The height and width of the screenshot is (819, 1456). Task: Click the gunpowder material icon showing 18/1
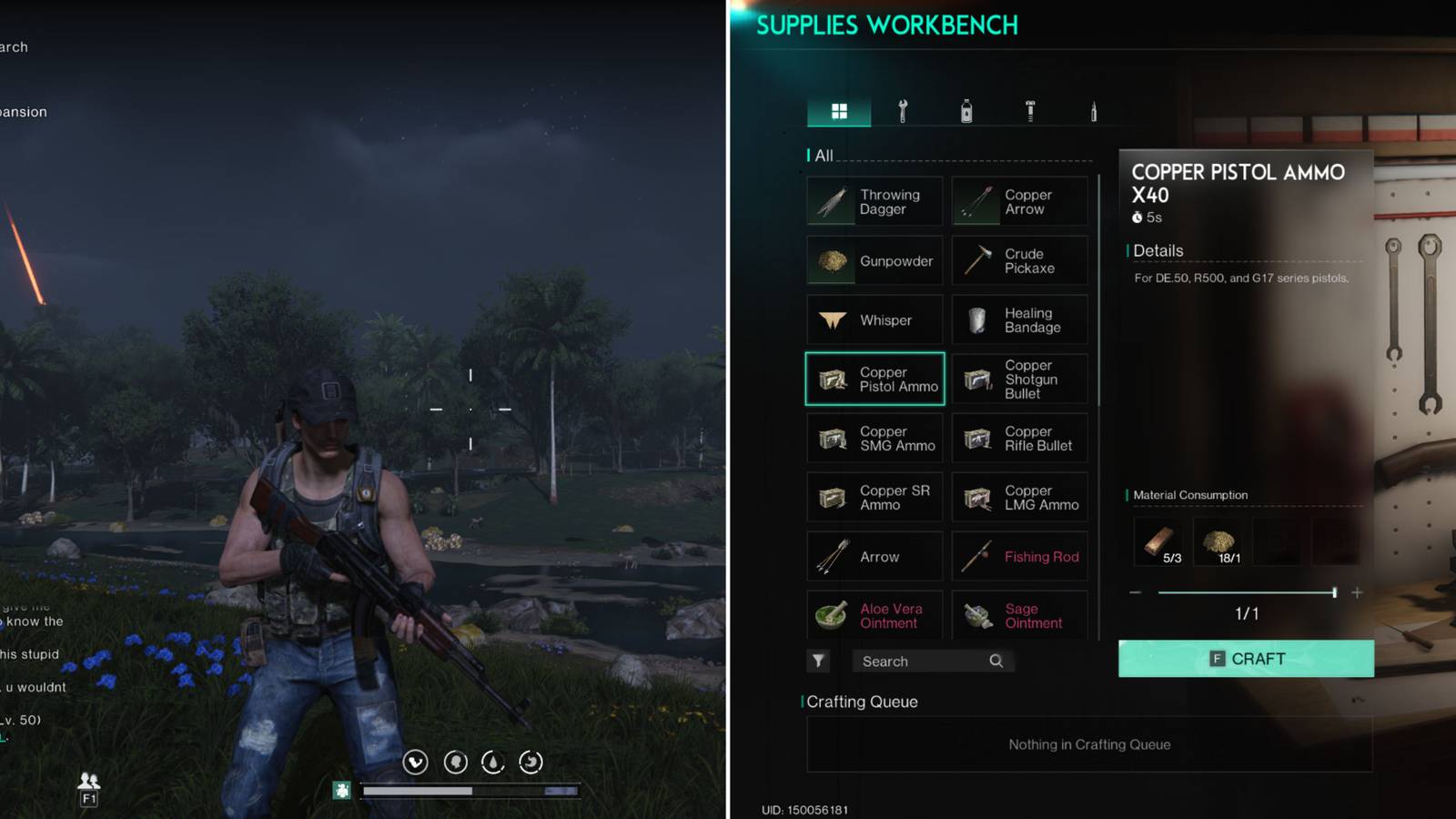point(1220,539)
